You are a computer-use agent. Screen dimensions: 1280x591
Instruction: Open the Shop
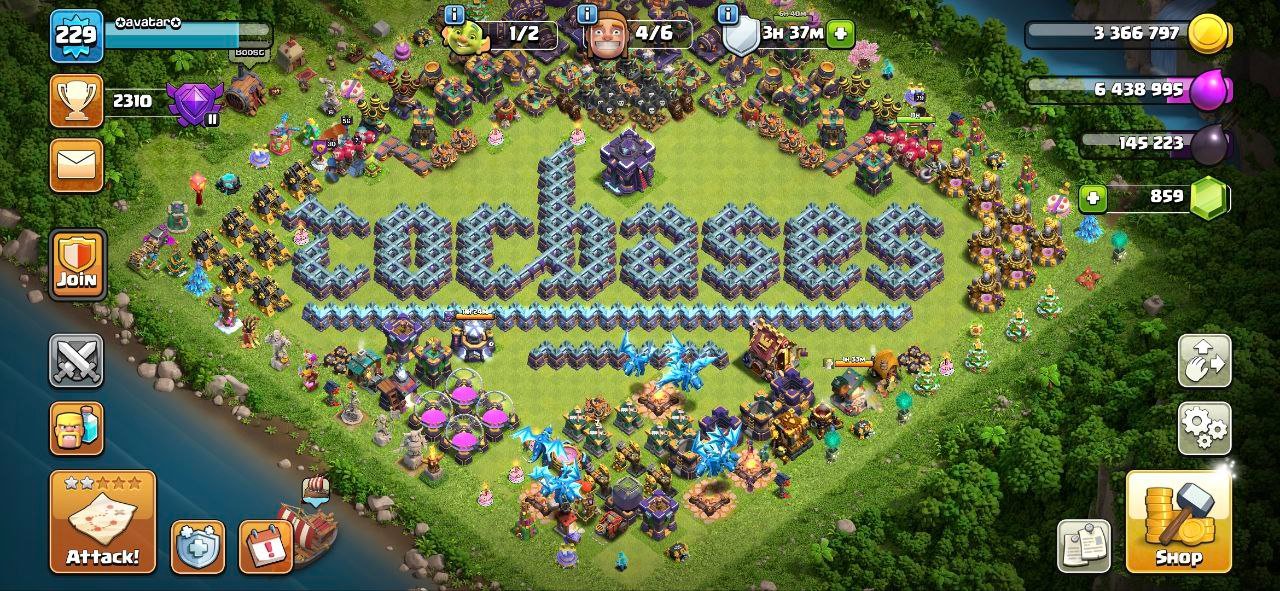[1178, 521]
